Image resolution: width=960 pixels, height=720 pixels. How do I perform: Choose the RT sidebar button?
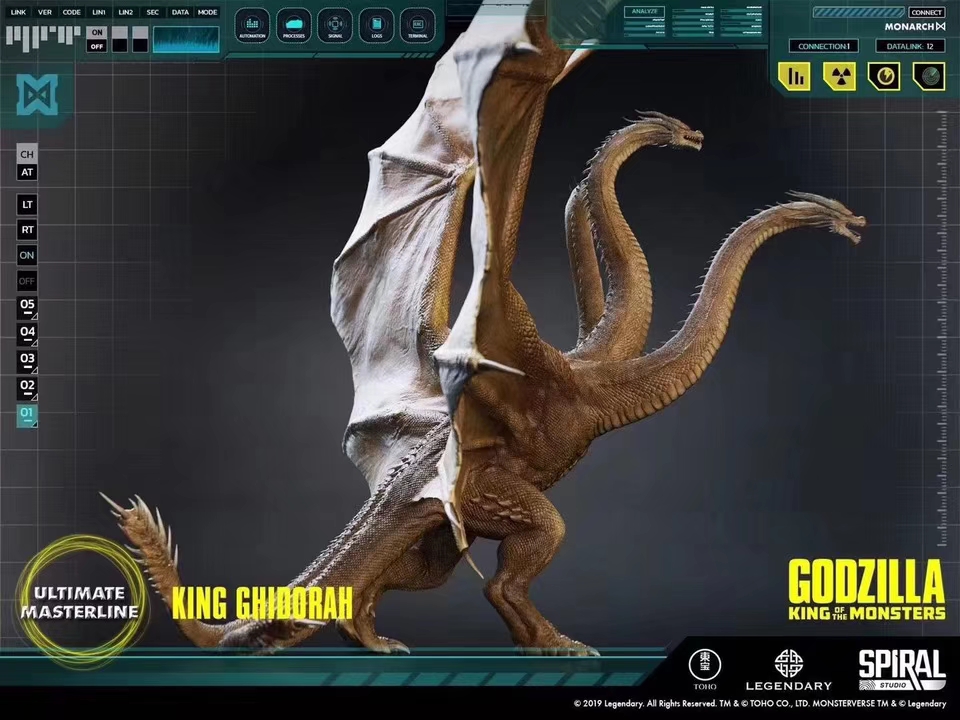pos(27,230)
